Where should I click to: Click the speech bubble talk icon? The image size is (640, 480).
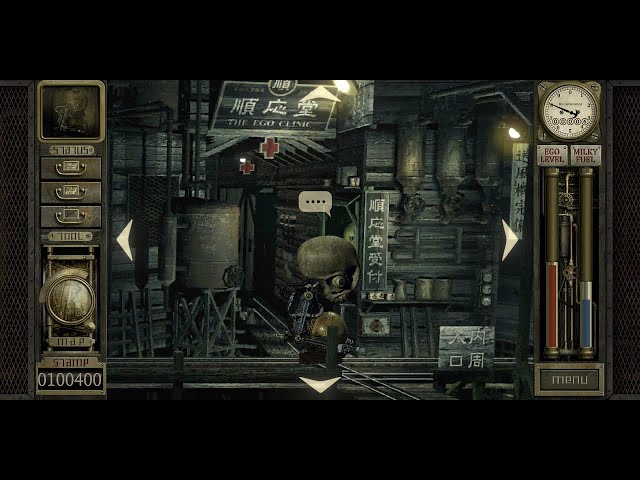pyautogui.click(x=315, y=202)
